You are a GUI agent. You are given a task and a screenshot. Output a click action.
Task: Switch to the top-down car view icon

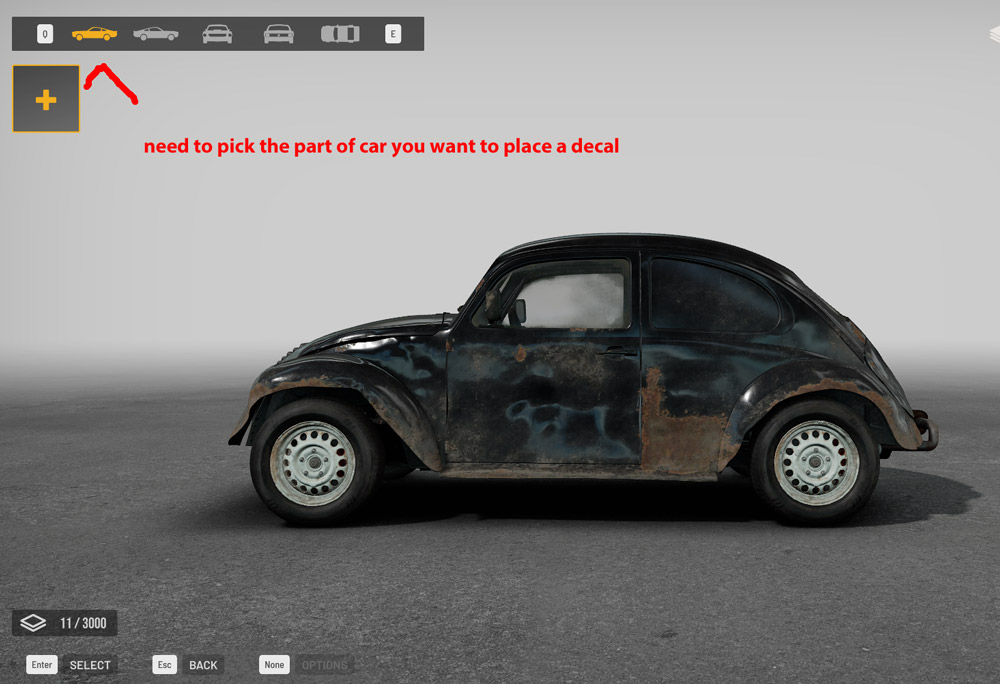pyautogui.click(x=340, y=34)
